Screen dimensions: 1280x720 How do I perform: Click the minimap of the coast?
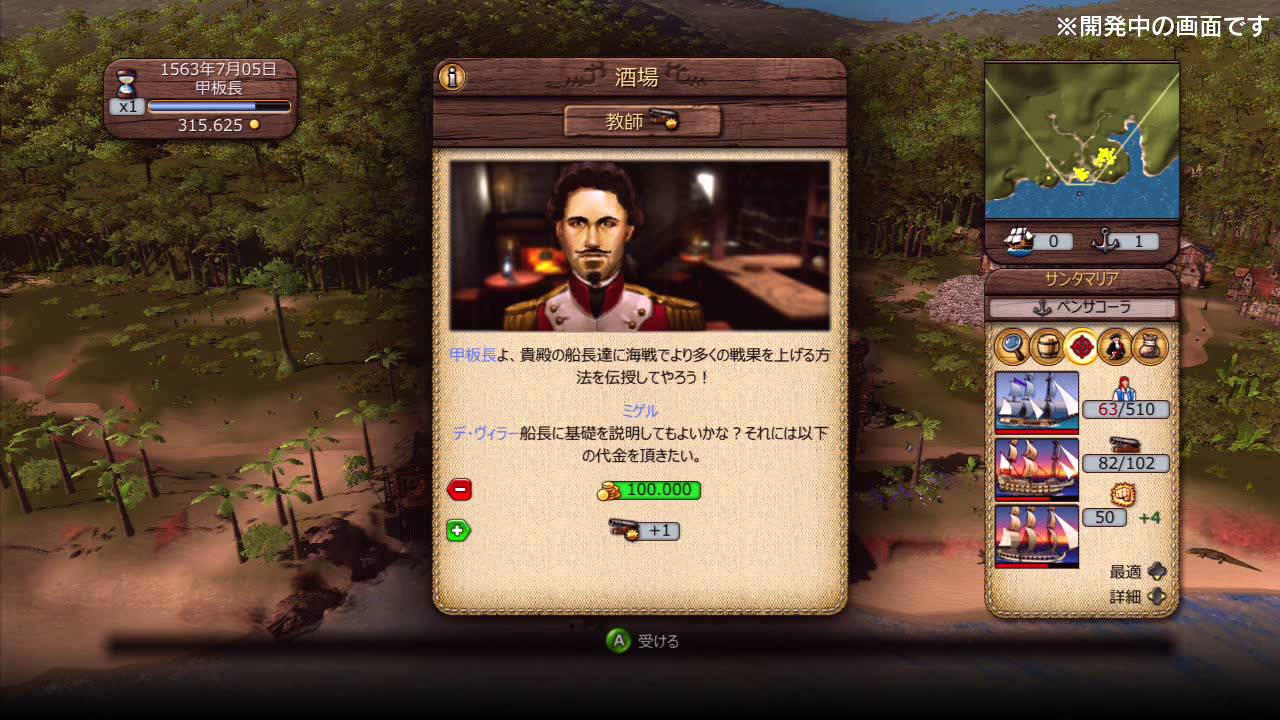pos(1081,142)
